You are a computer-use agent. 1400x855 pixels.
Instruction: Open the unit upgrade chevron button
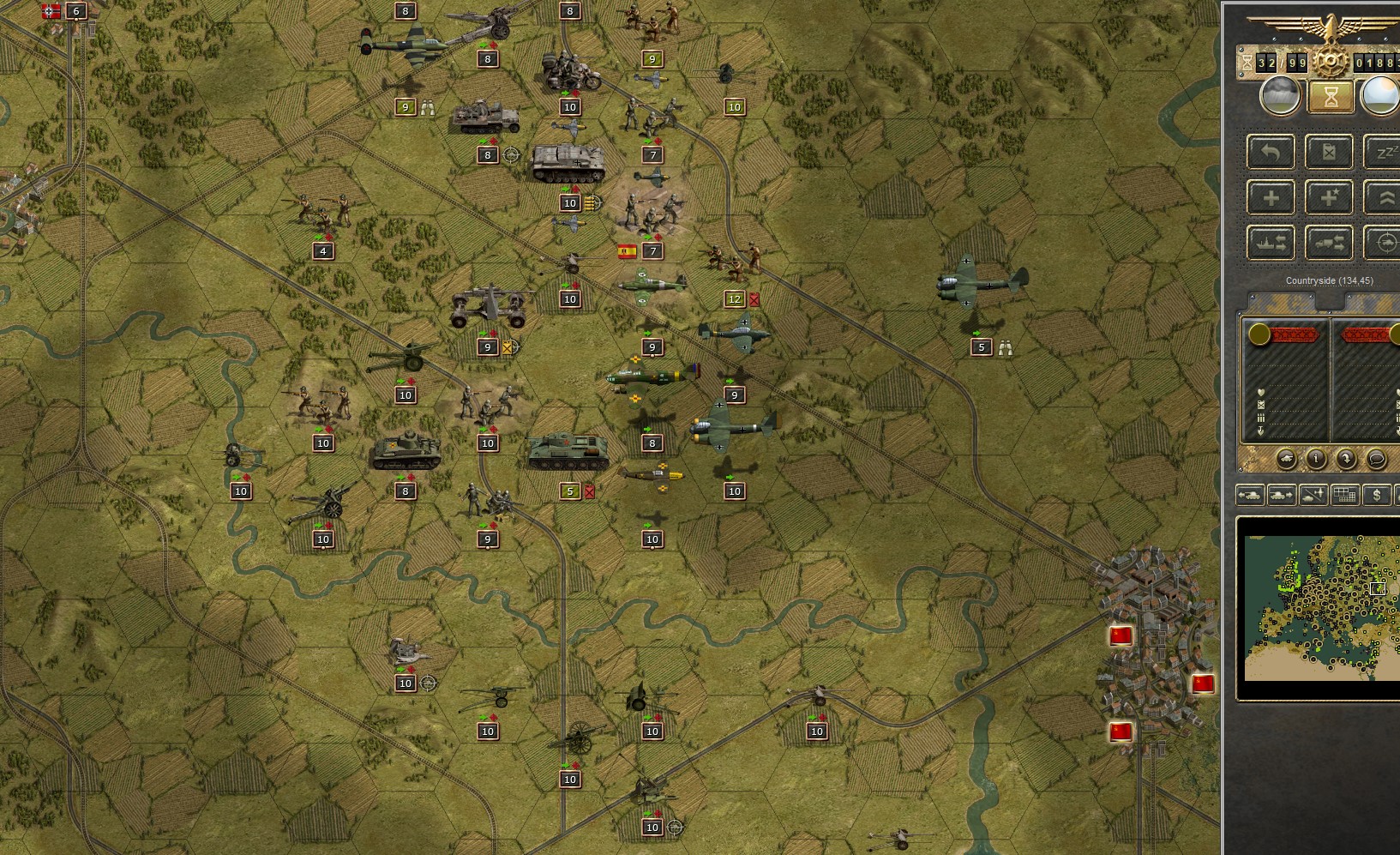pyautogui.click(x=1387, y=196)
